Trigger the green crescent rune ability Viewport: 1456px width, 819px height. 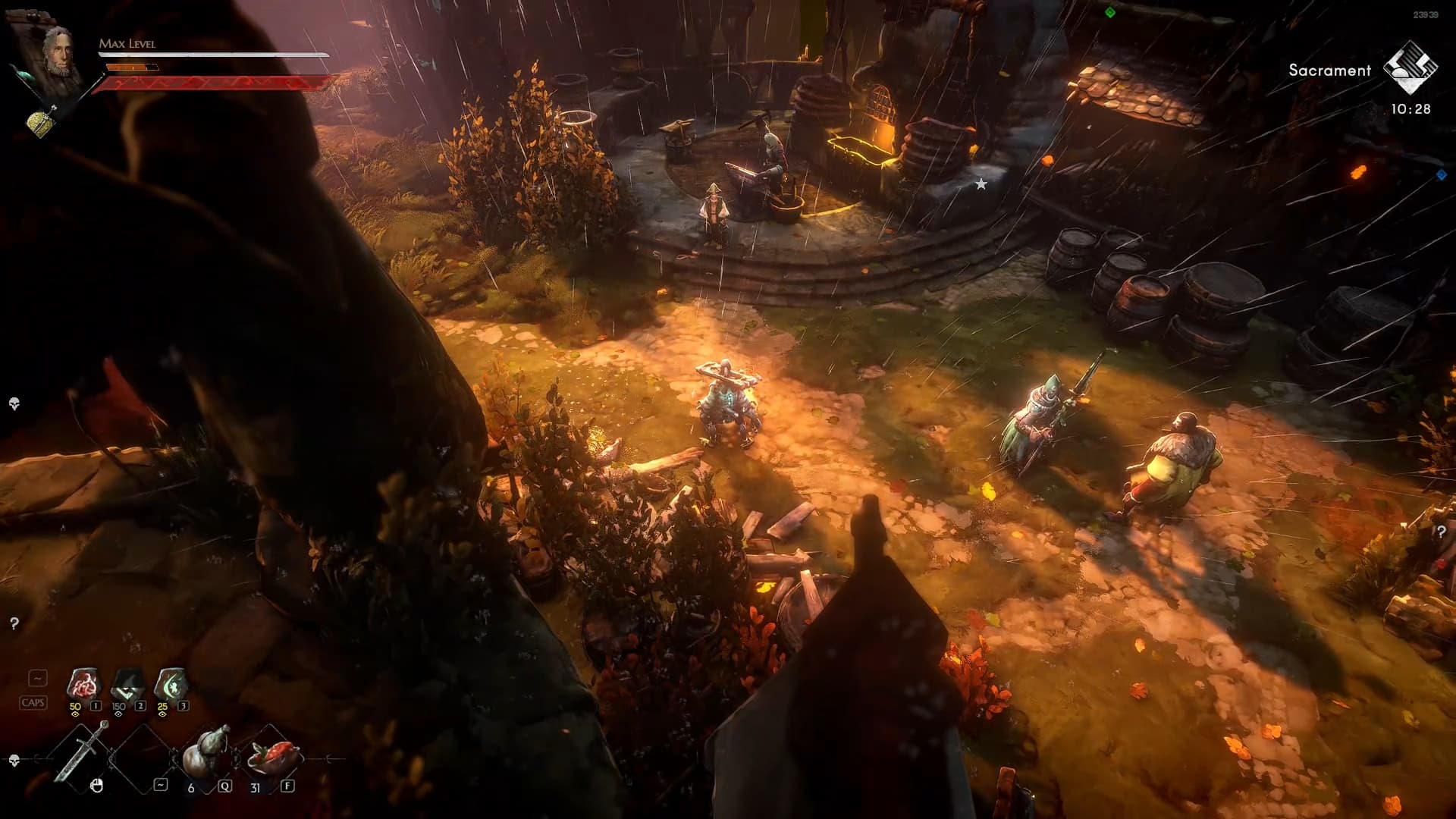pos(171,686)
